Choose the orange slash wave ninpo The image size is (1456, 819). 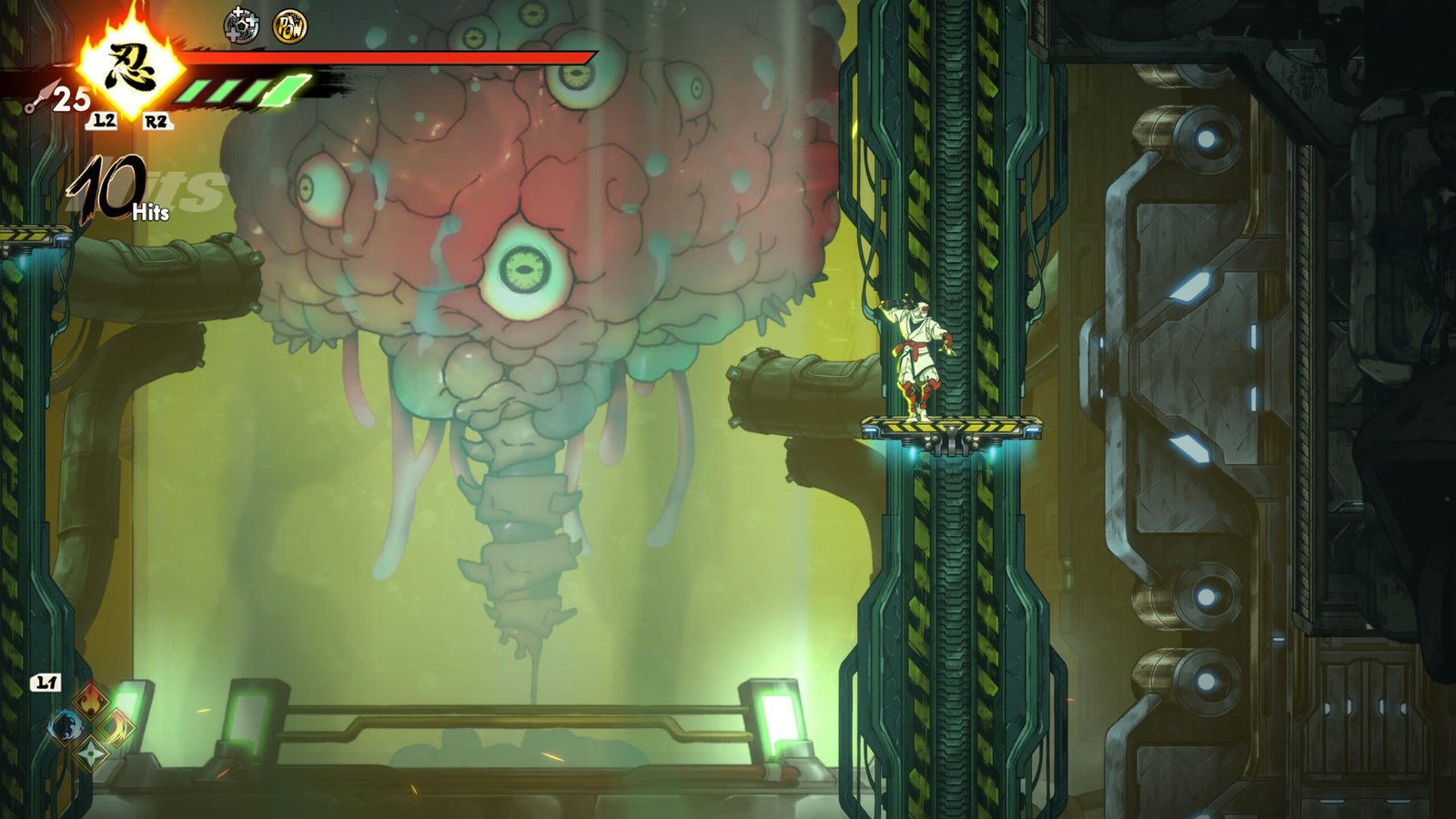tap(117, 727)
